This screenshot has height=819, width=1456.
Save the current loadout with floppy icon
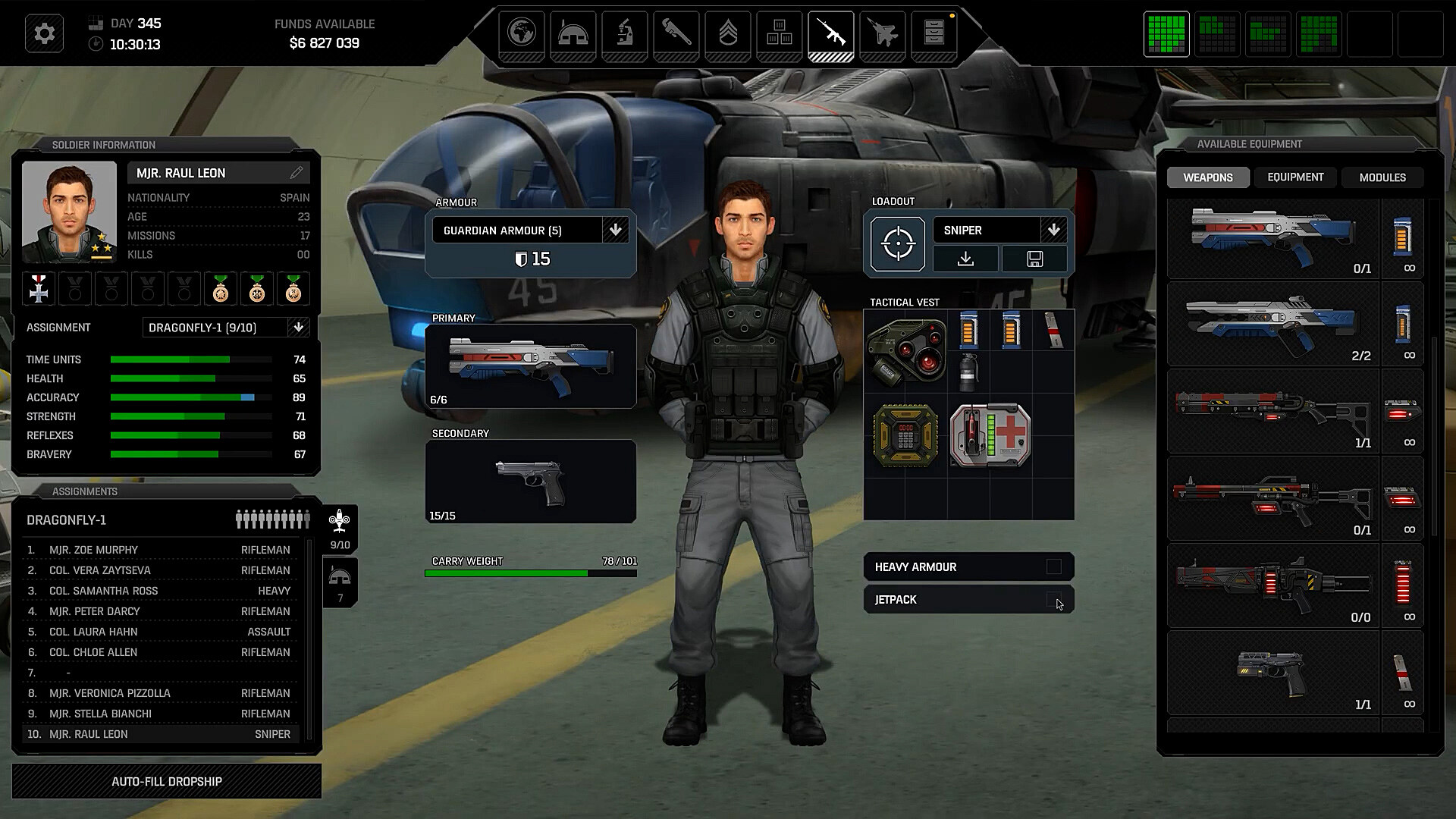[1034, 259]
